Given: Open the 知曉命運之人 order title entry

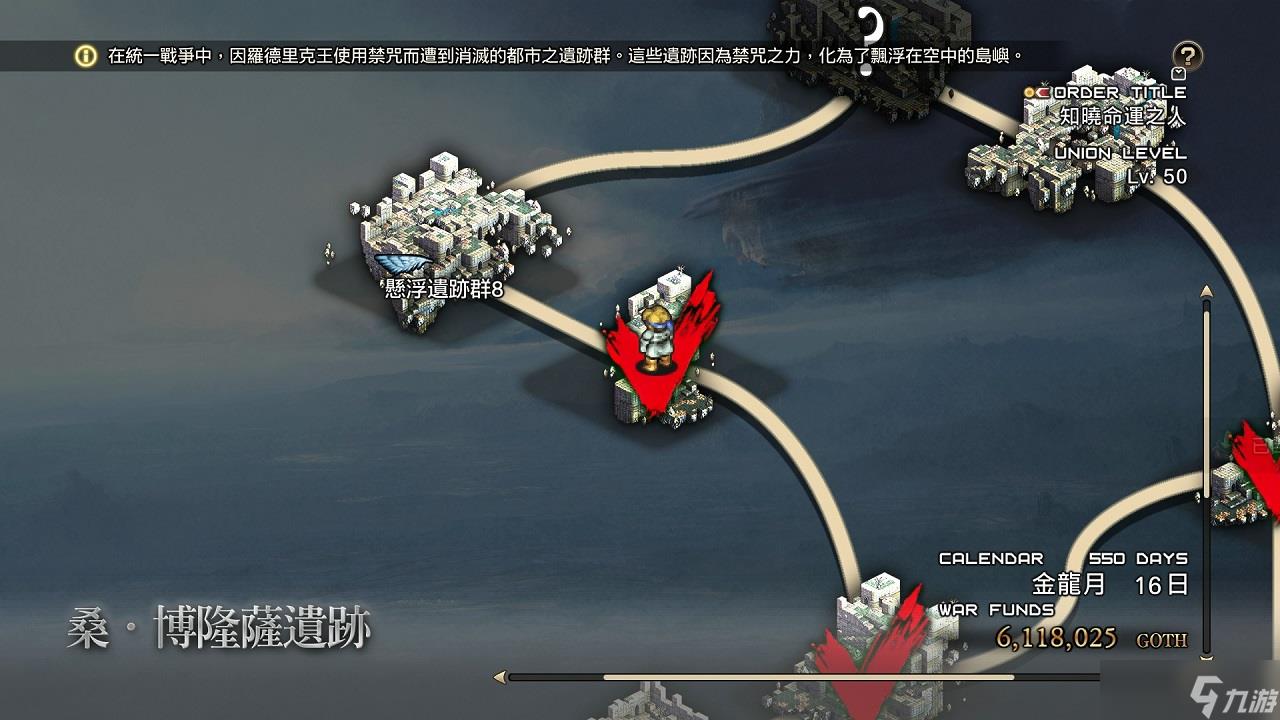Looking at the screenshot, I should [1120, 116].
